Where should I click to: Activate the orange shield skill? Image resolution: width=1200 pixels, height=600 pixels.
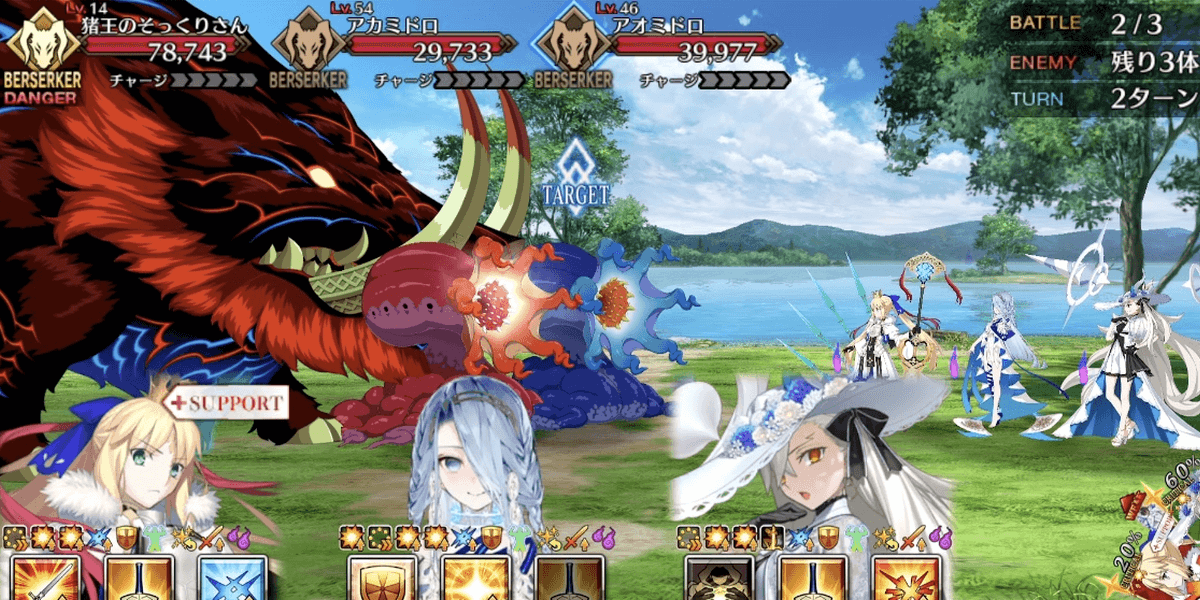tap(380, 578)
